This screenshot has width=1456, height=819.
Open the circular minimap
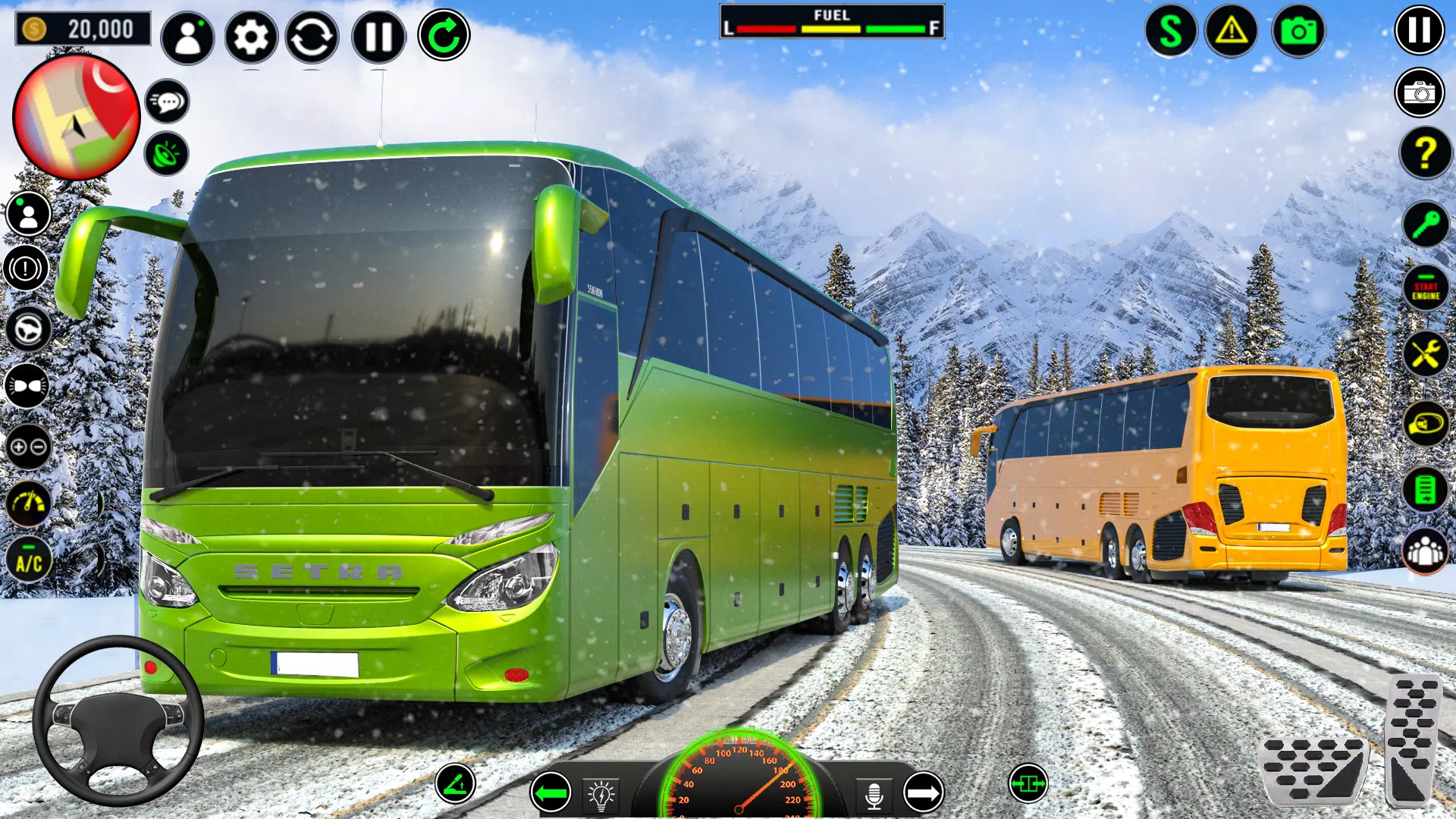pos(77,117)
